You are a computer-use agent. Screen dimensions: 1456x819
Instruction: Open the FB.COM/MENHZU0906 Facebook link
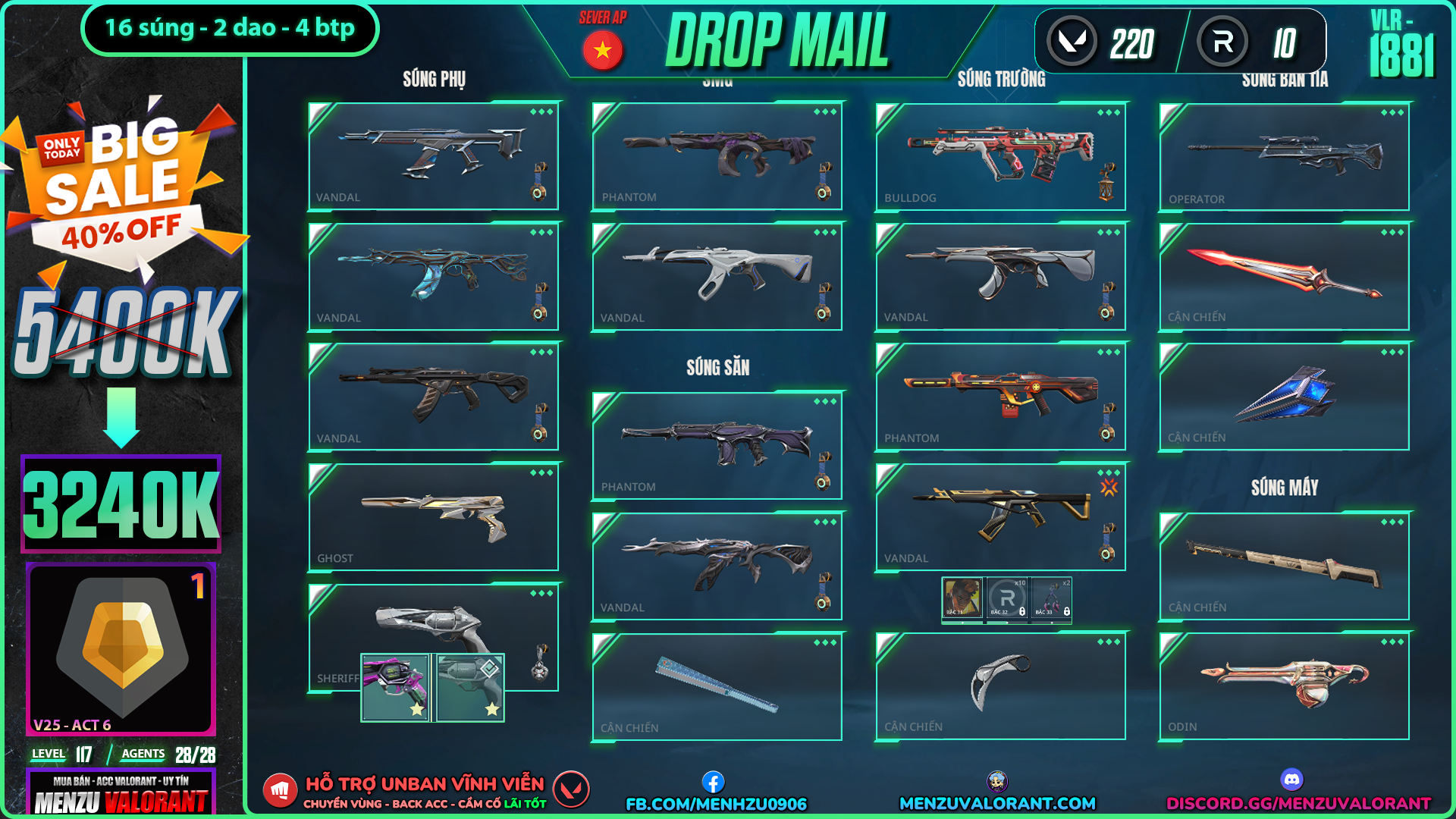tap(716, 803)
